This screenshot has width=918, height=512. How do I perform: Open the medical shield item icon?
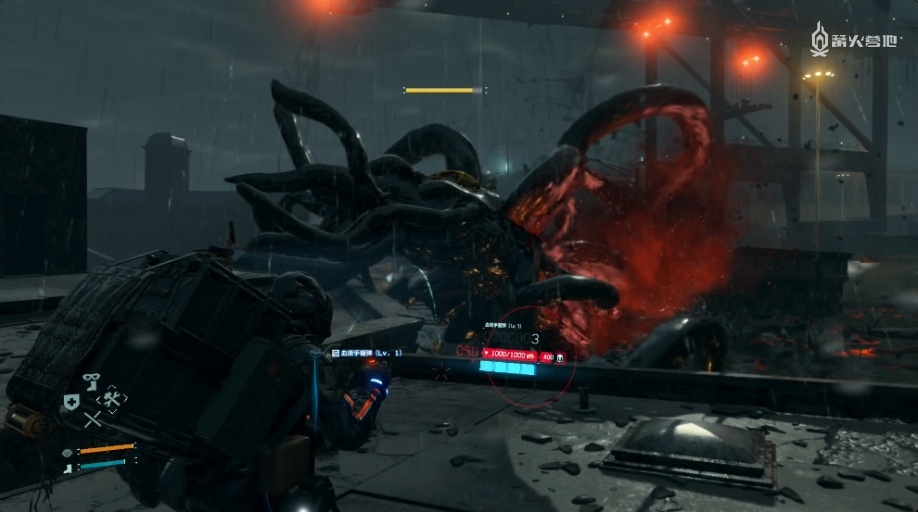[72, 401]
